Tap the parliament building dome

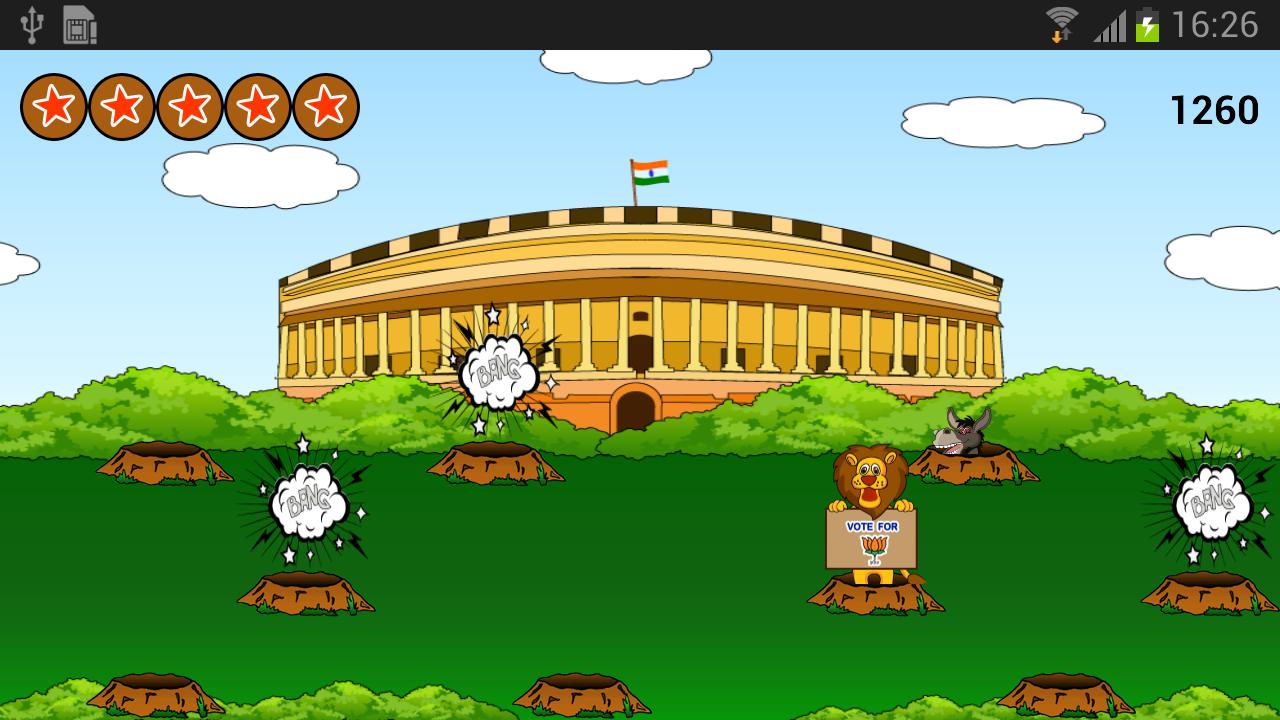click(640, 250)
